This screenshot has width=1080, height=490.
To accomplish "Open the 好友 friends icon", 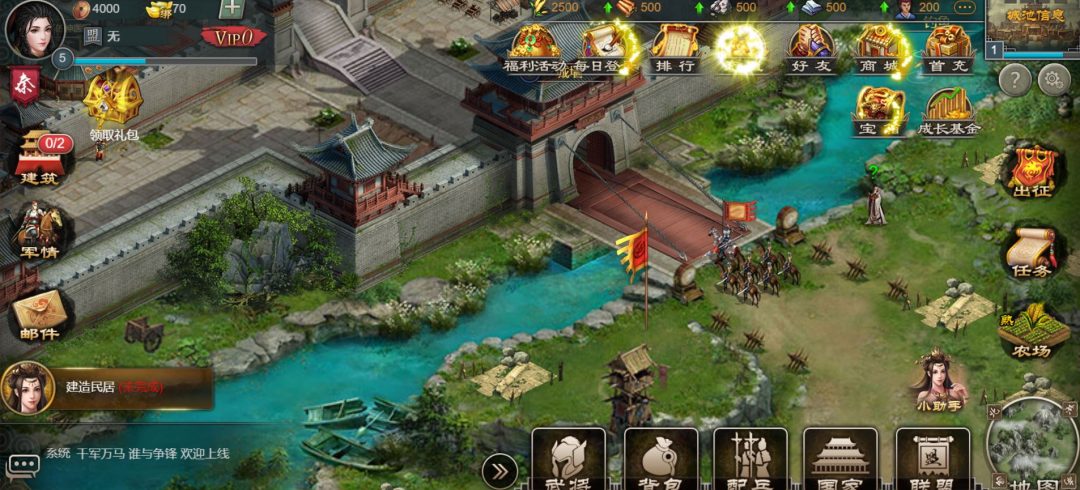I will (x=812, y=50).
